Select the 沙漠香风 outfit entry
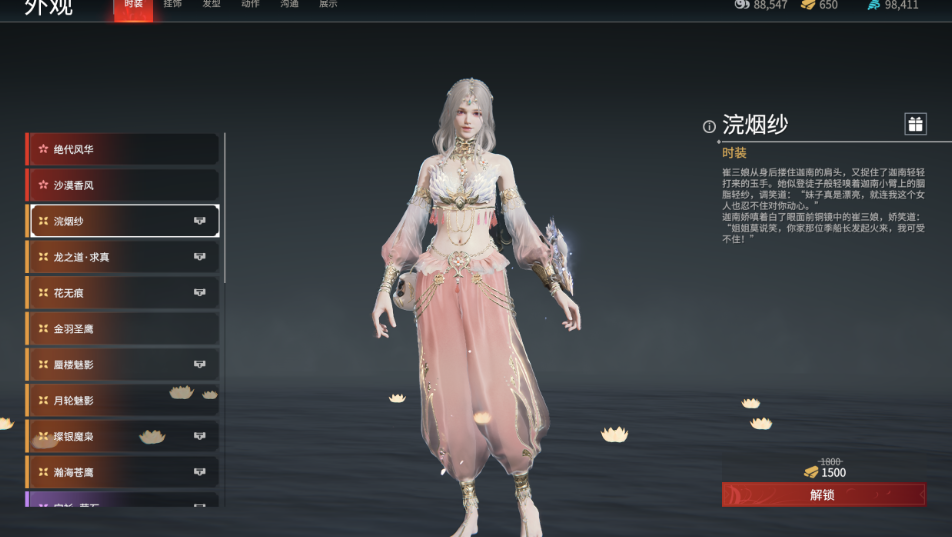The height and width of the screenshot is (537, 952). click(x=122, y=185)
